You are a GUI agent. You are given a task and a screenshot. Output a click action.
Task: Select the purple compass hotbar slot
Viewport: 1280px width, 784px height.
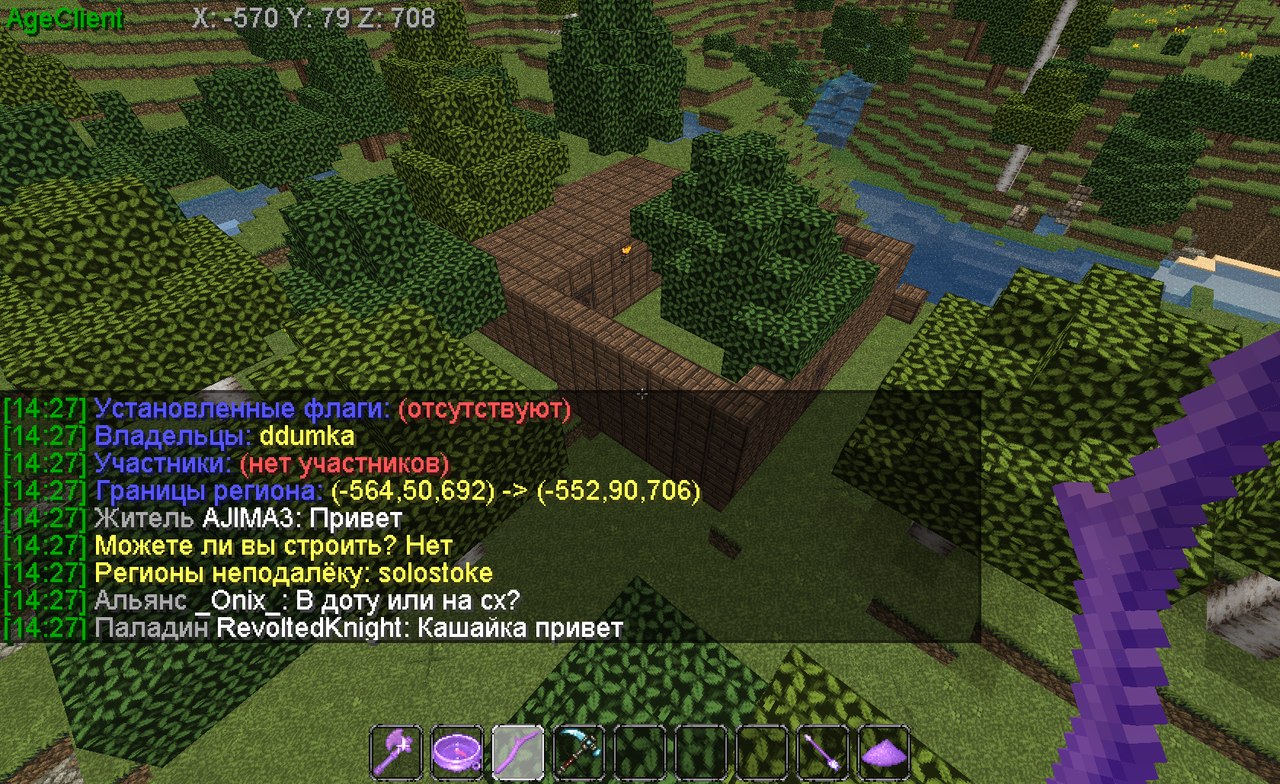(x=457, y=750)
